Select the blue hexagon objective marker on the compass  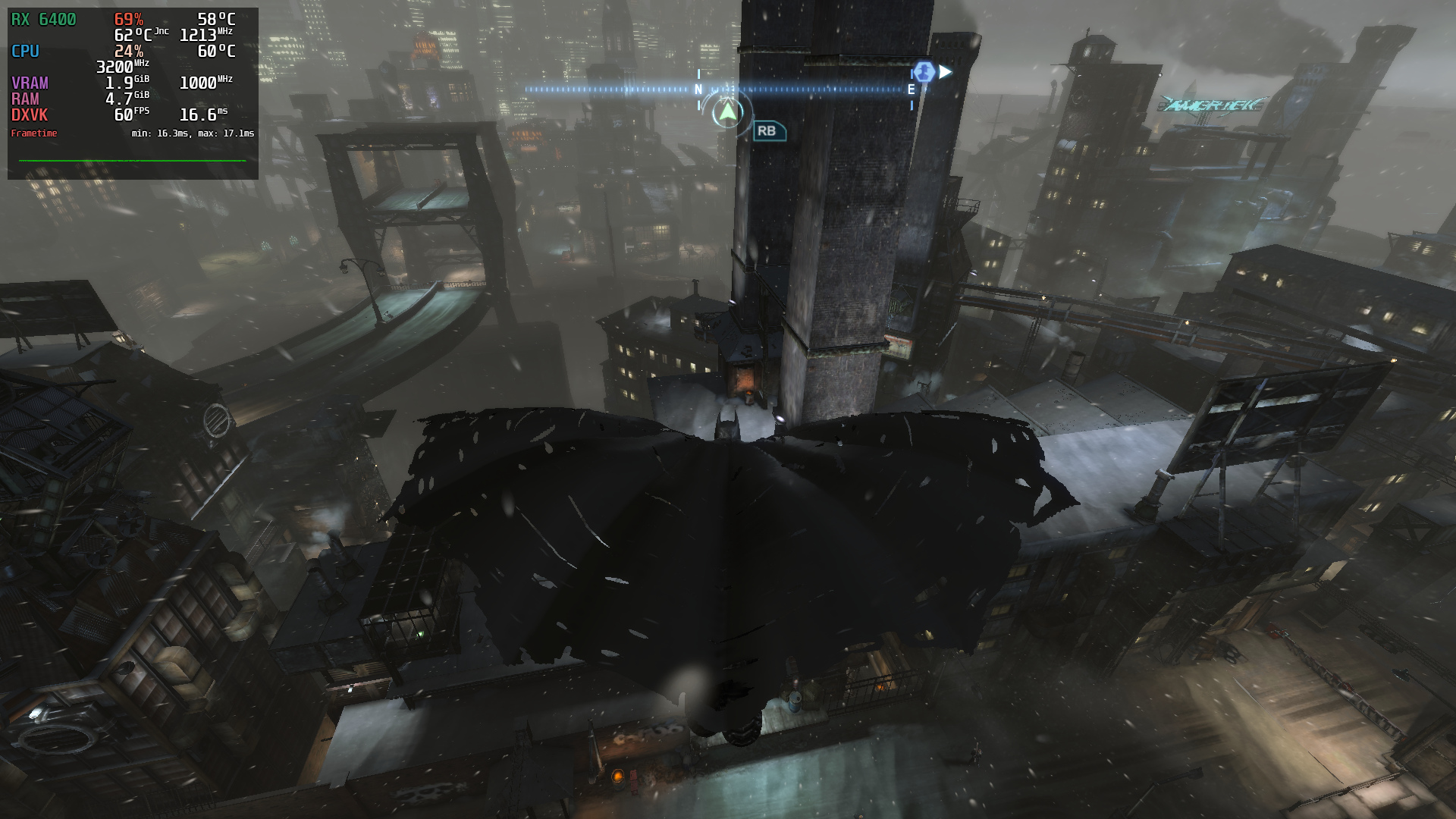tap(924, 72)
